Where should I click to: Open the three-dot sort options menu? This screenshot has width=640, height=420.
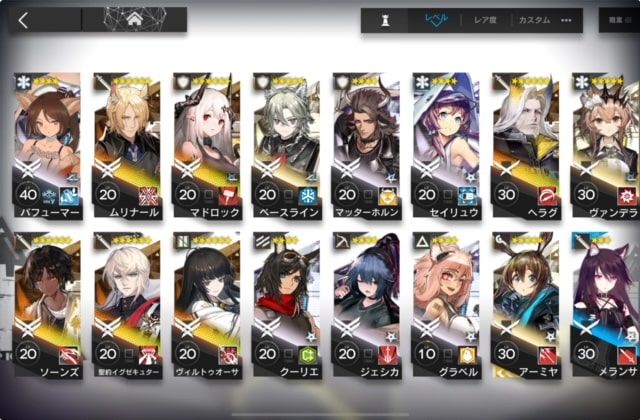pyautogui.click(x=566, y=20)
